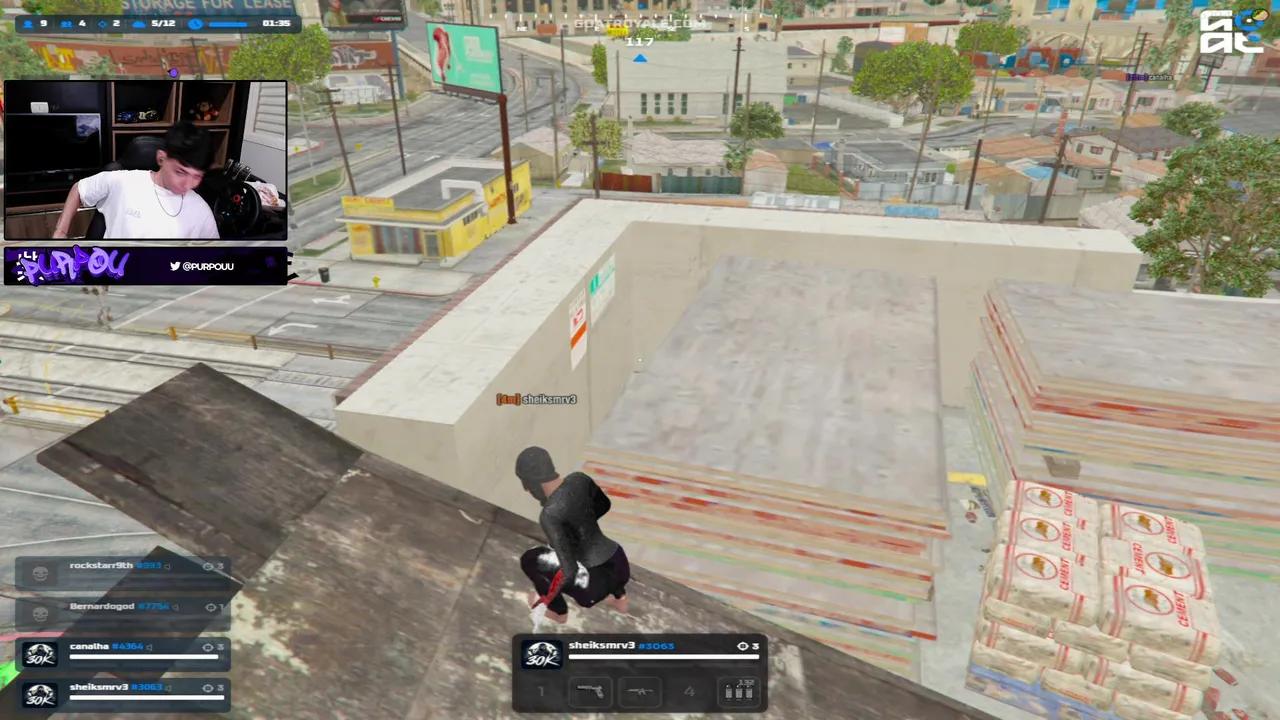Click the kill-count crosshair icon beside sheiksmrv3
The image size is (1280, 720).
743,646
